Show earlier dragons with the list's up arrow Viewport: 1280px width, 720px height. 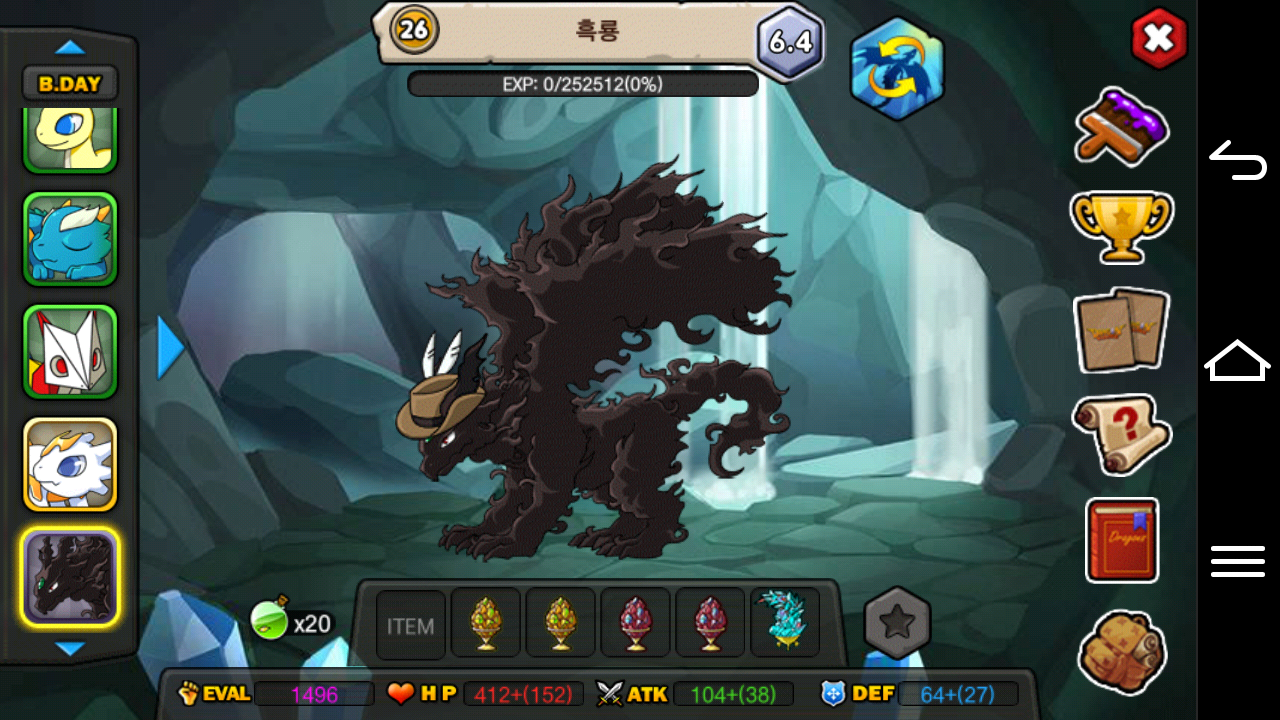coord(70,47)
